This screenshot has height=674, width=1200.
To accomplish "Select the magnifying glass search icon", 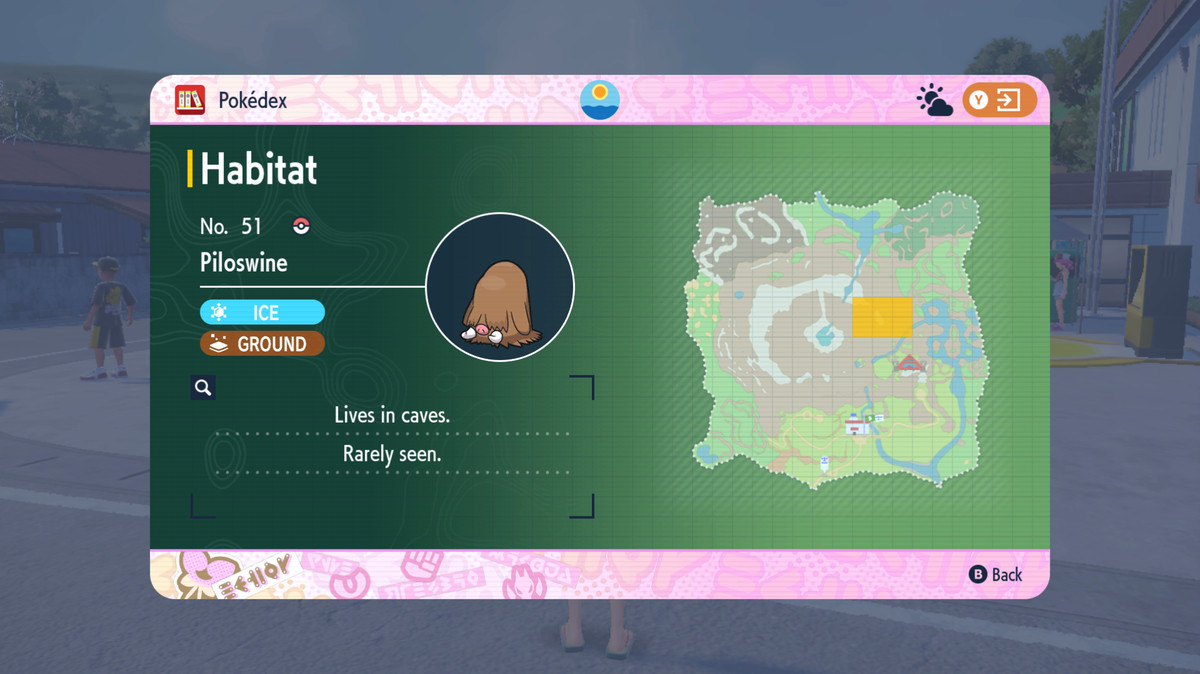I will coord(203,388).
